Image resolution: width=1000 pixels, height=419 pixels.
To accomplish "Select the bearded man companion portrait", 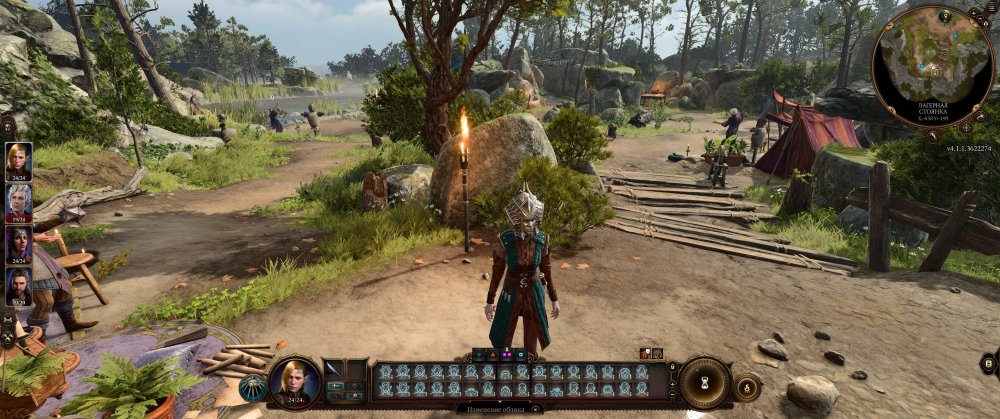I will [19, 286].
